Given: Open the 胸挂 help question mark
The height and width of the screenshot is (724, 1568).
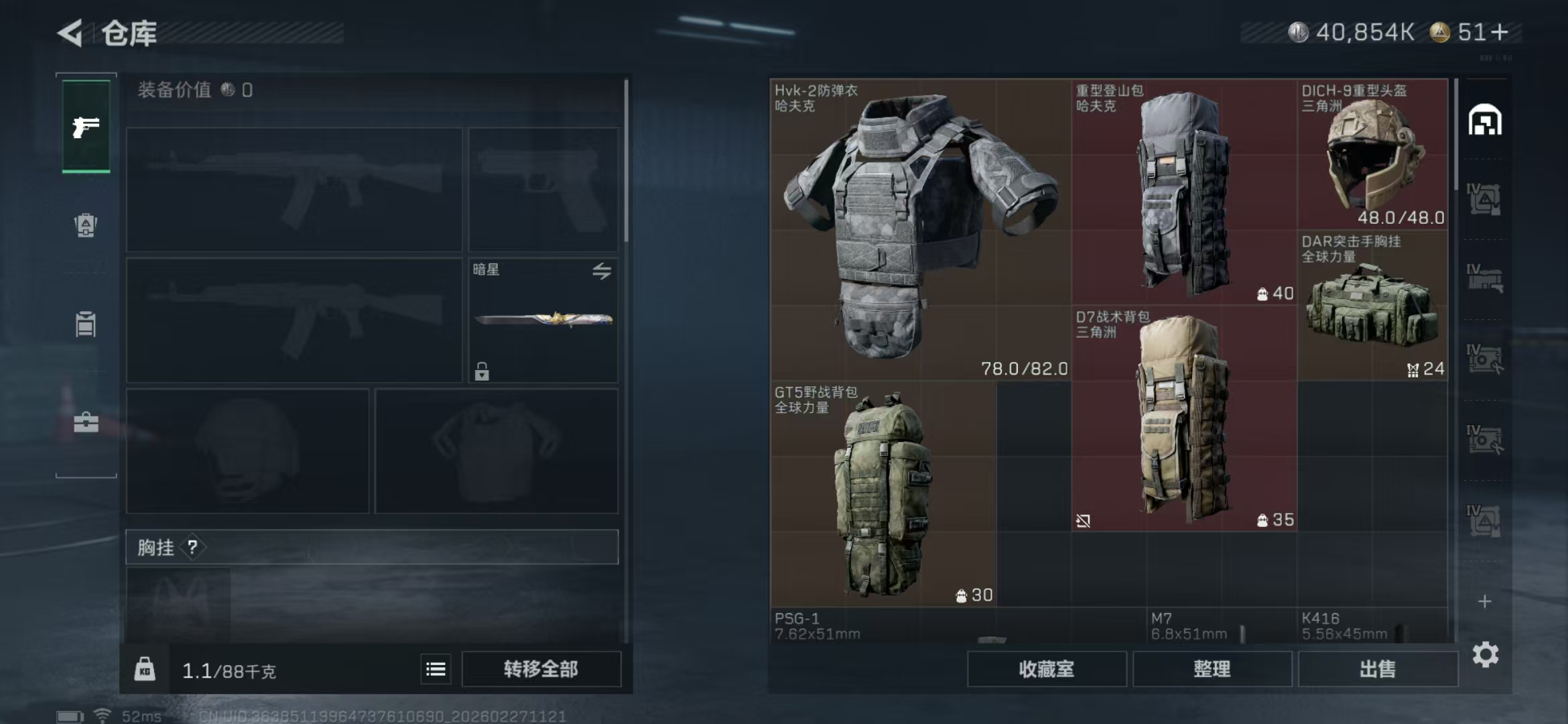Looking at the screenshot, I should coord(194,547).
